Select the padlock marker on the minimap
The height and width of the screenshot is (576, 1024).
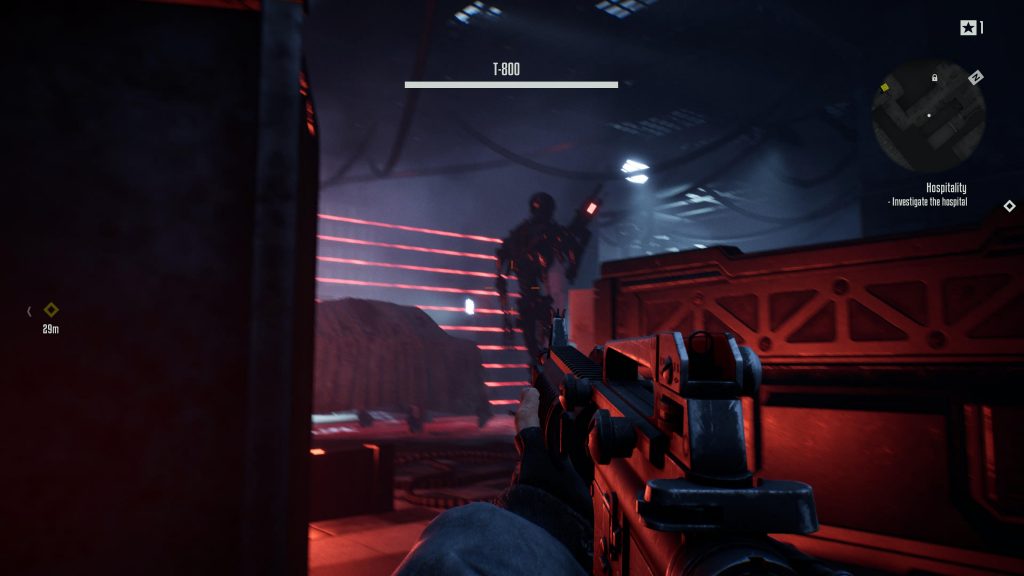click(935, 78)
